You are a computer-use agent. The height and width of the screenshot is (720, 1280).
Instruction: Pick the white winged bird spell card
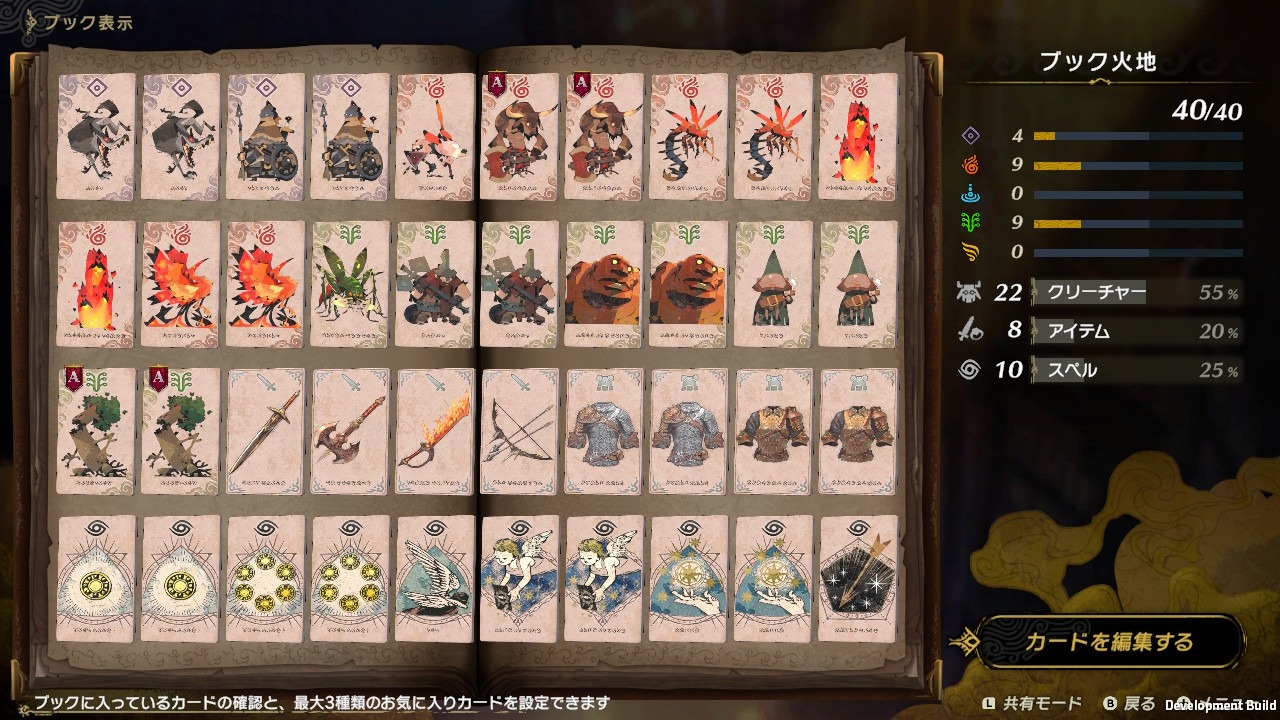[x=436, y=578]
